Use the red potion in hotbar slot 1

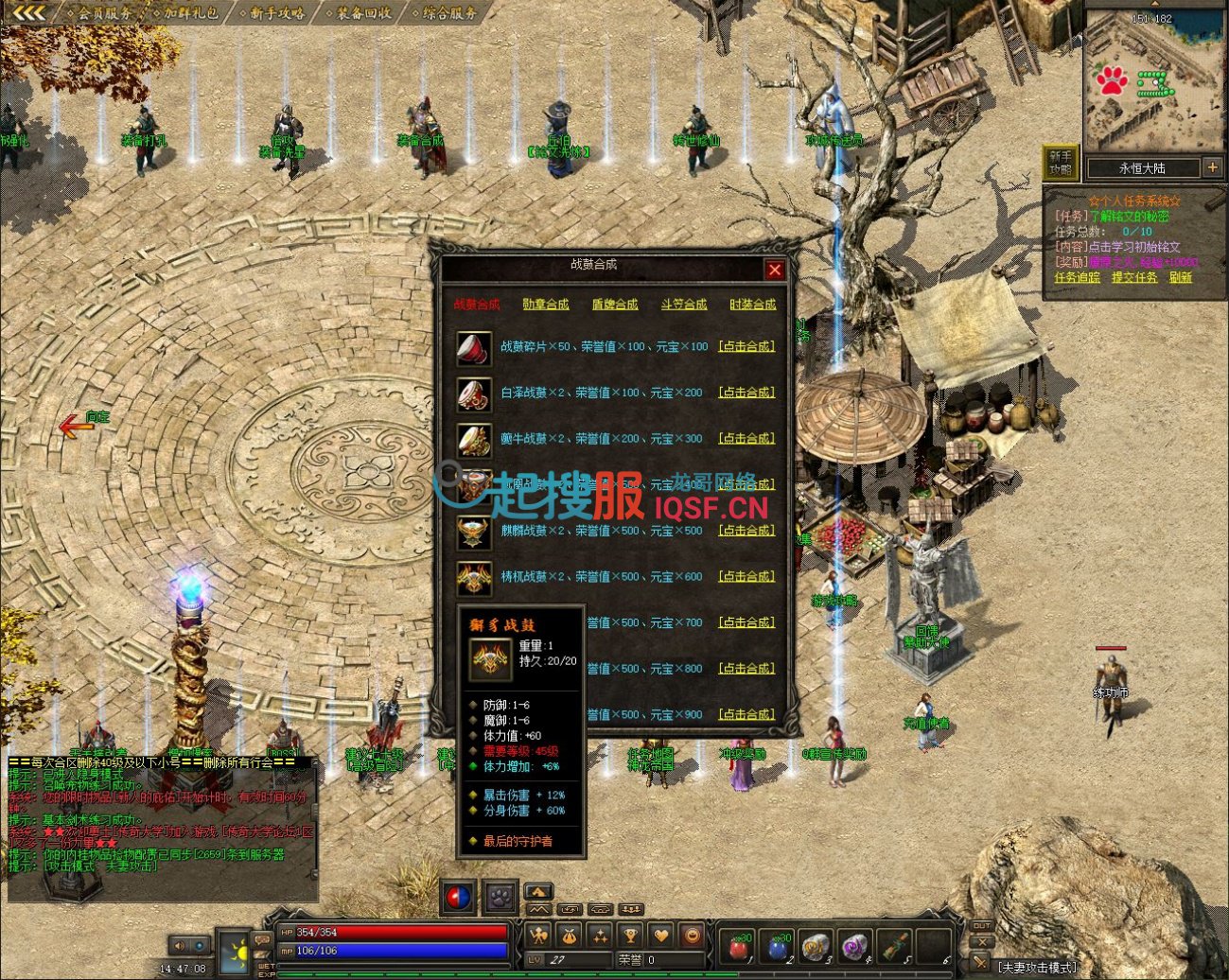pos(739,946)
